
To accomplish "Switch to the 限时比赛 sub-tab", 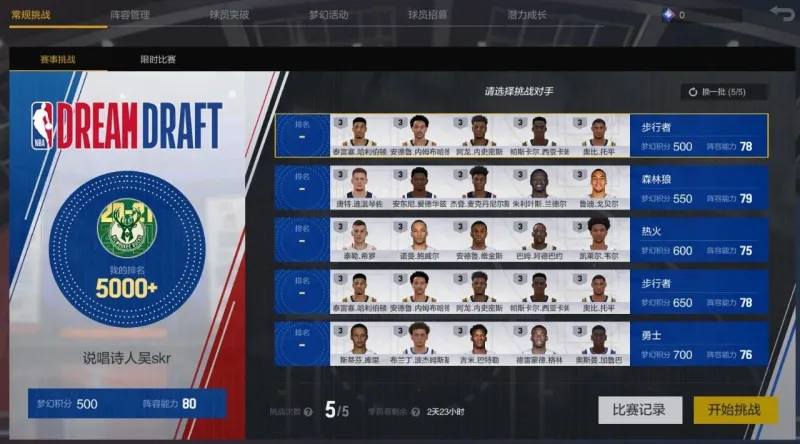I will pos(158,59).
